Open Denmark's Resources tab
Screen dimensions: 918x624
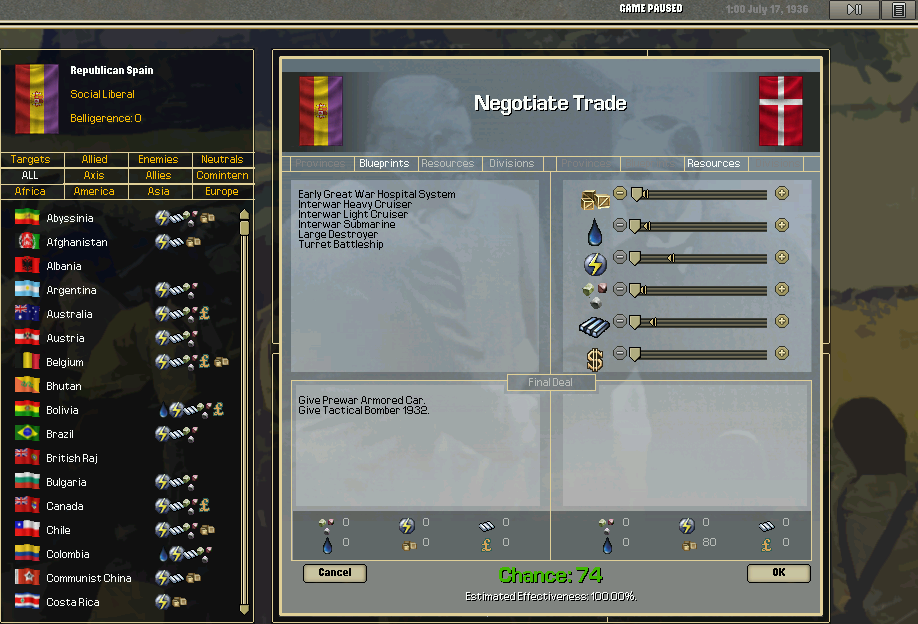tap(714, 164)
